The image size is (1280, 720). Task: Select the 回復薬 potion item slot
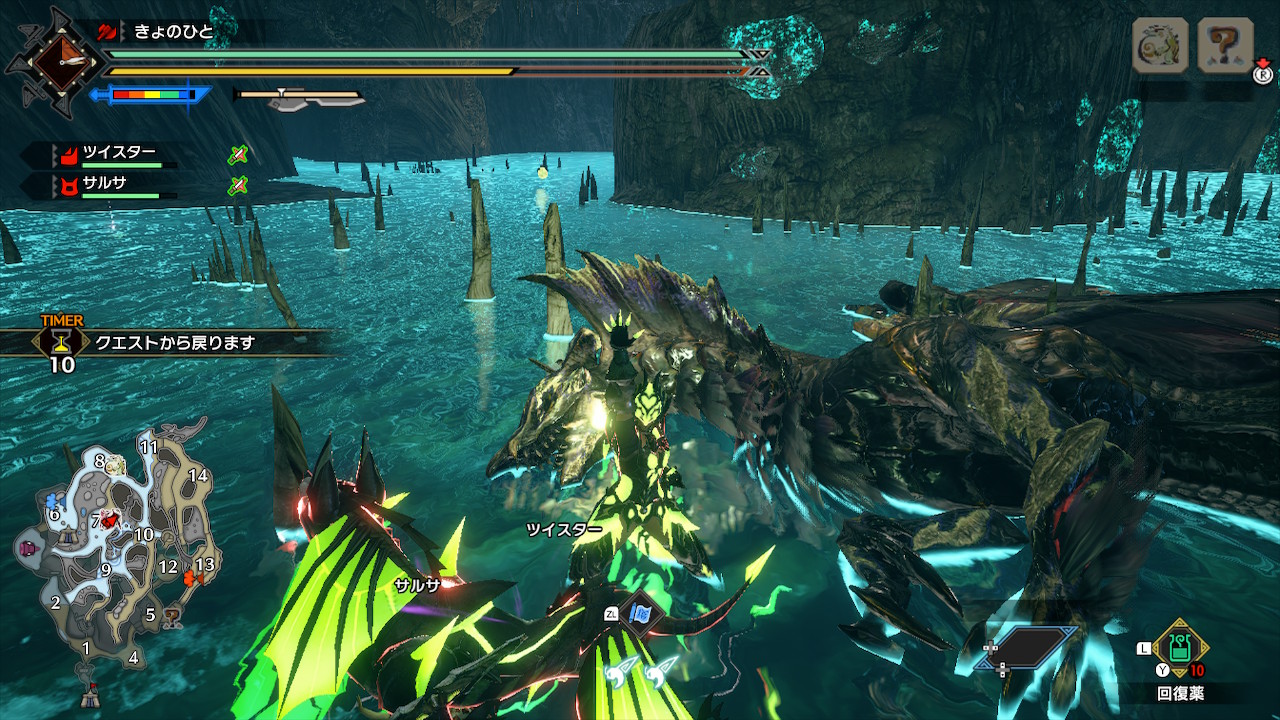[1181, 650]
